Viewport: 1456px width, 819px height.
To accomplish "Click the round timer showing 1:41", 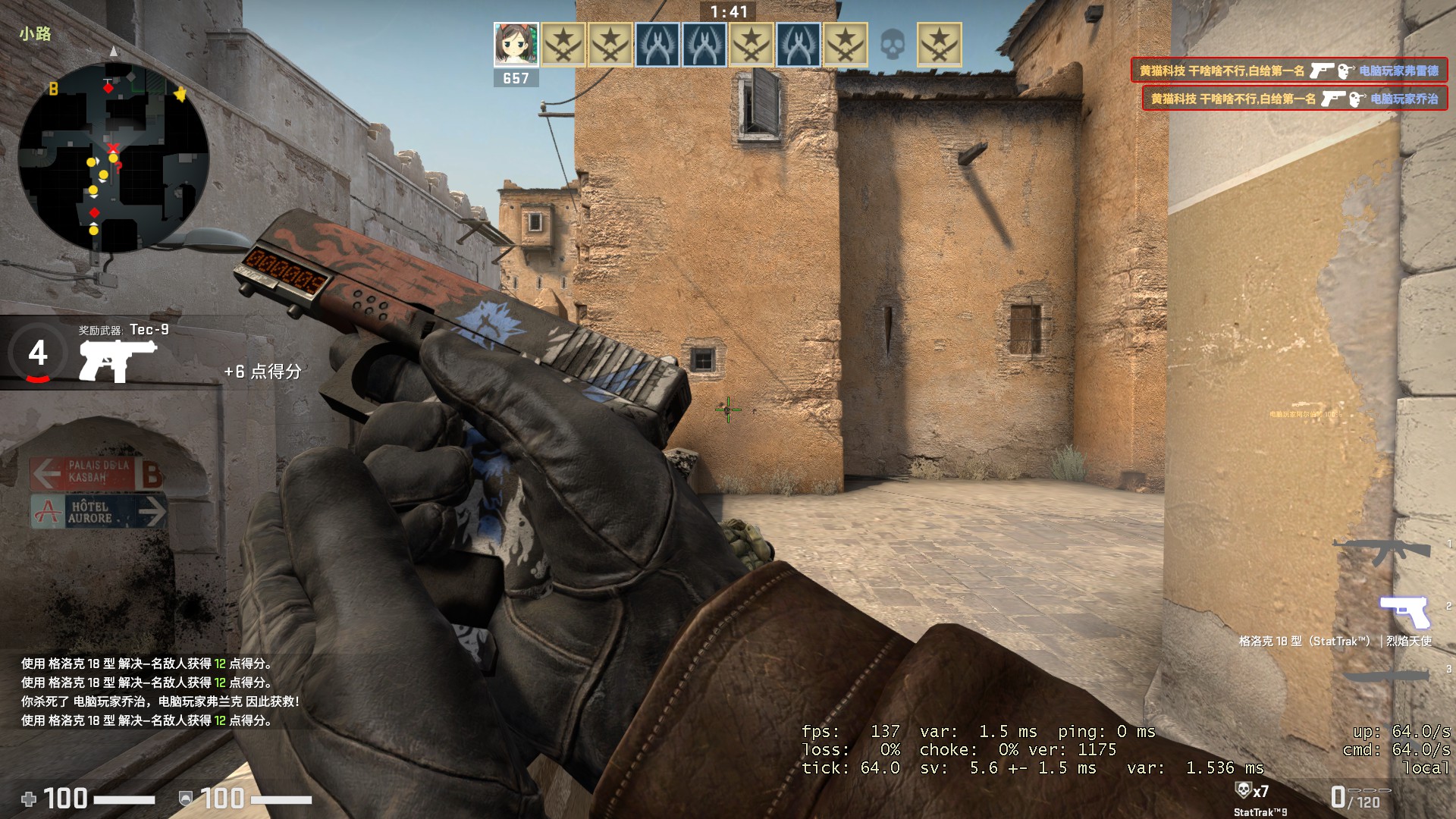I will 727,12.
